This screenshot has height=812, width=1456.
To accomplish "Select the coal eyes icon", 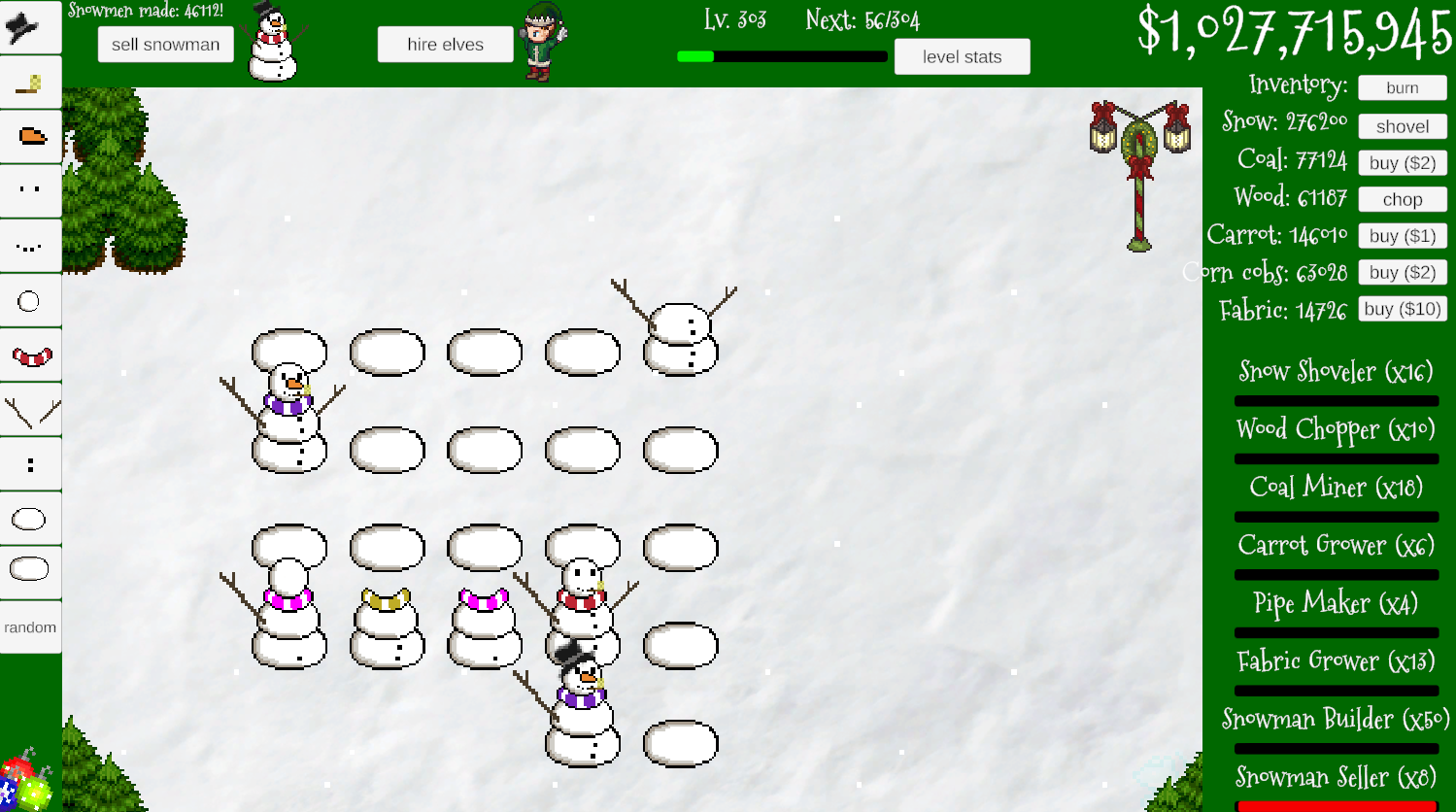I will coord(29,191).
